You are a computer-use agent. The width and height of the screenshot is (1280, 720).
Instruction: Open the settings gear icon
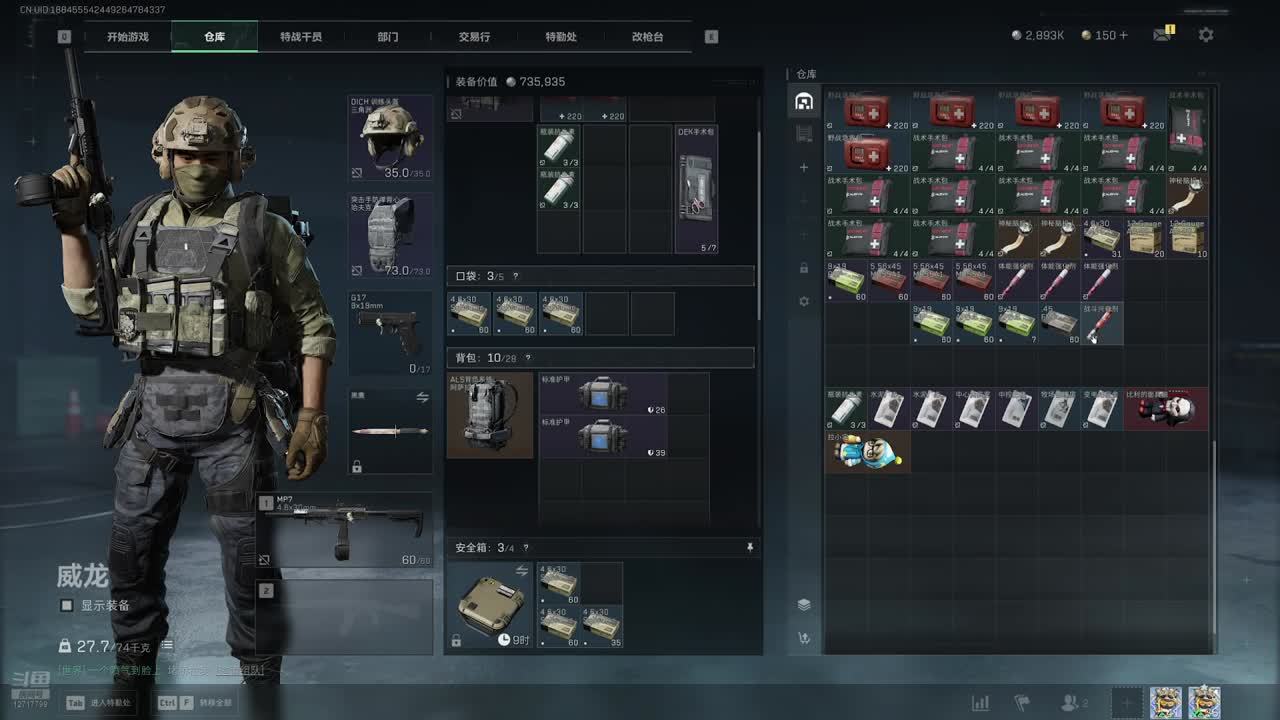(1206, 35)
